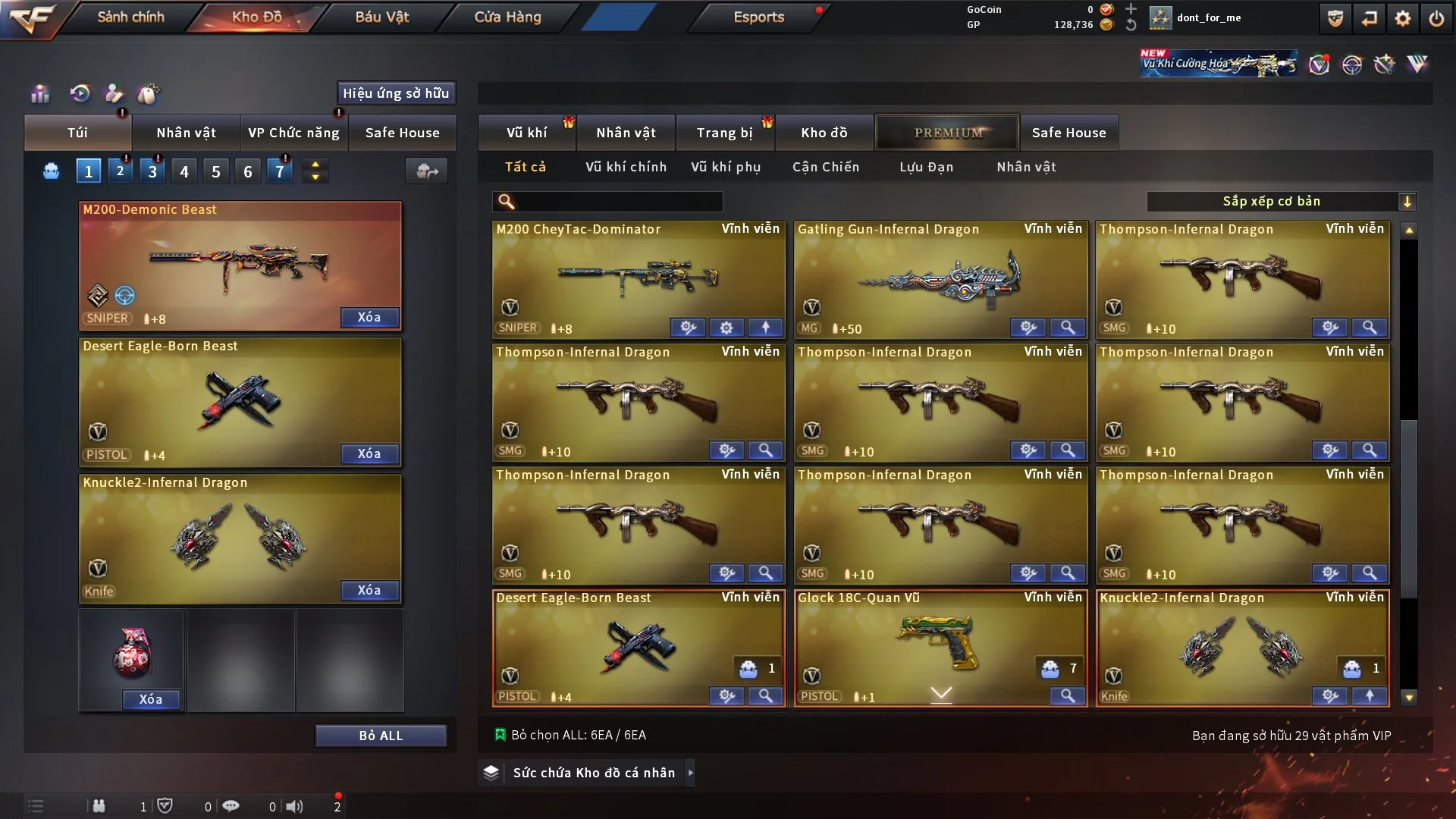Select the Gatling Gun-Infernal Dragon item
This screenshot has width=1456, height=819.
coord(940,277)
